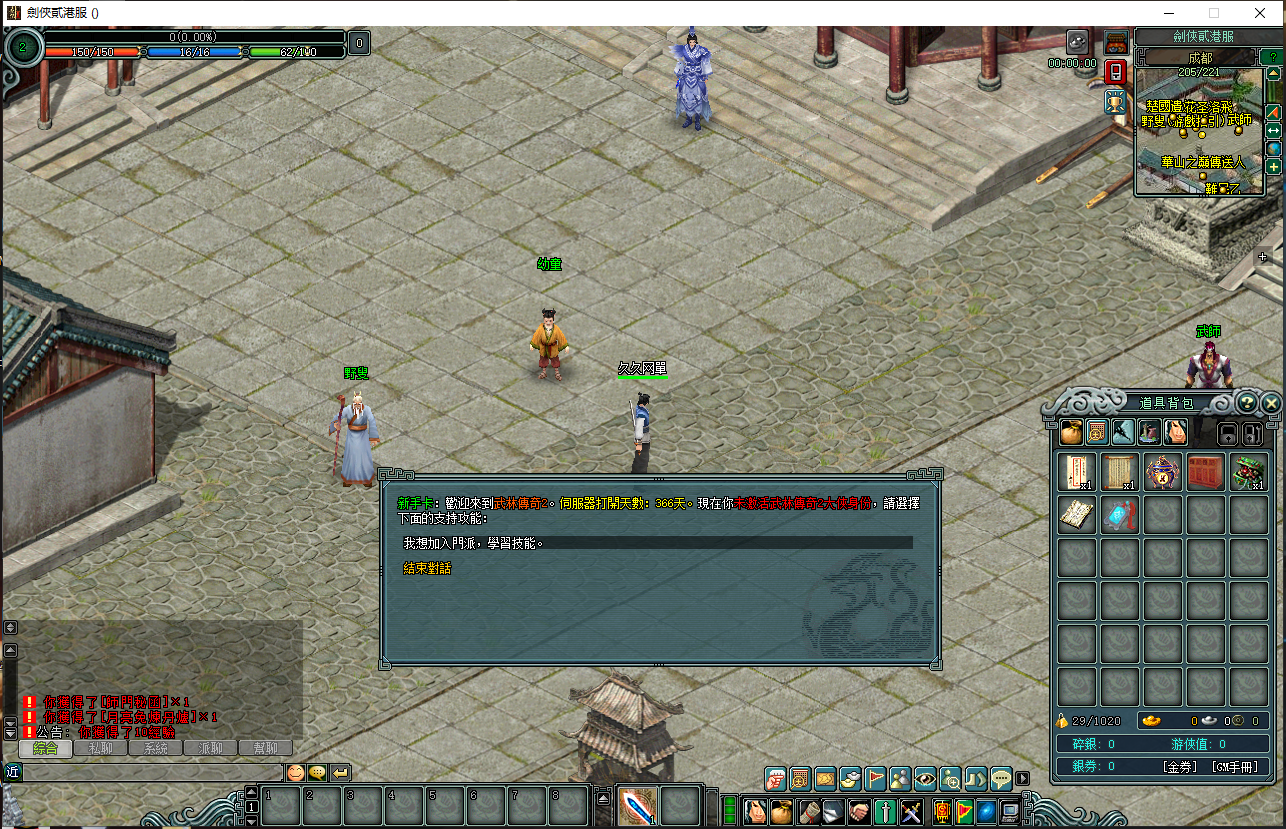Close the 道具背包 inventory panel
This screenshot has height=829, width=1286.
pos(1271,403)
